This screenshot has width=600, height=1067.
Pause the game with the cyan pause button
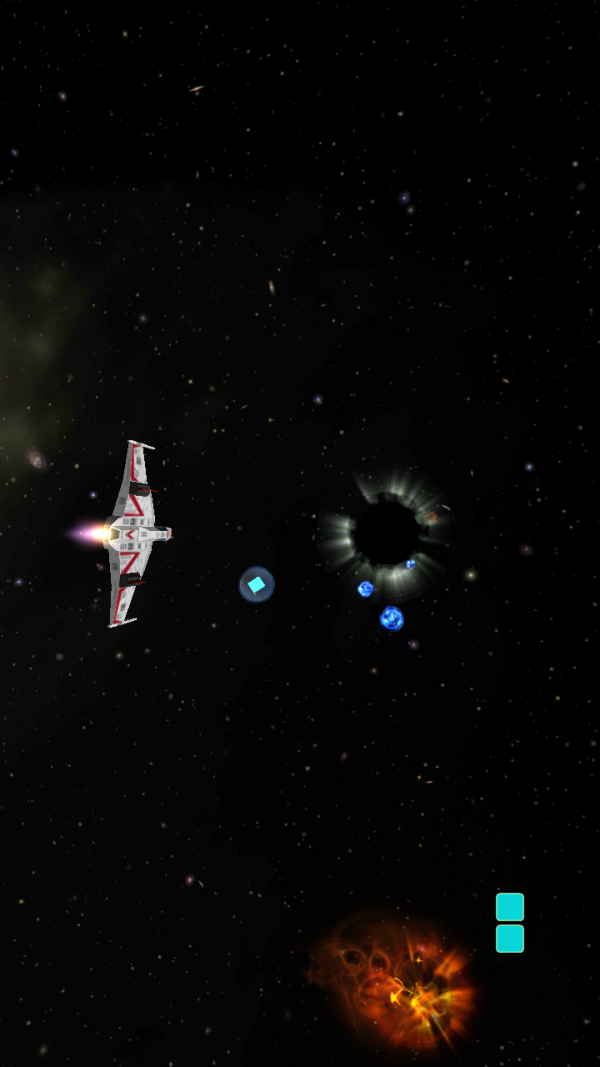pos(510,922)
